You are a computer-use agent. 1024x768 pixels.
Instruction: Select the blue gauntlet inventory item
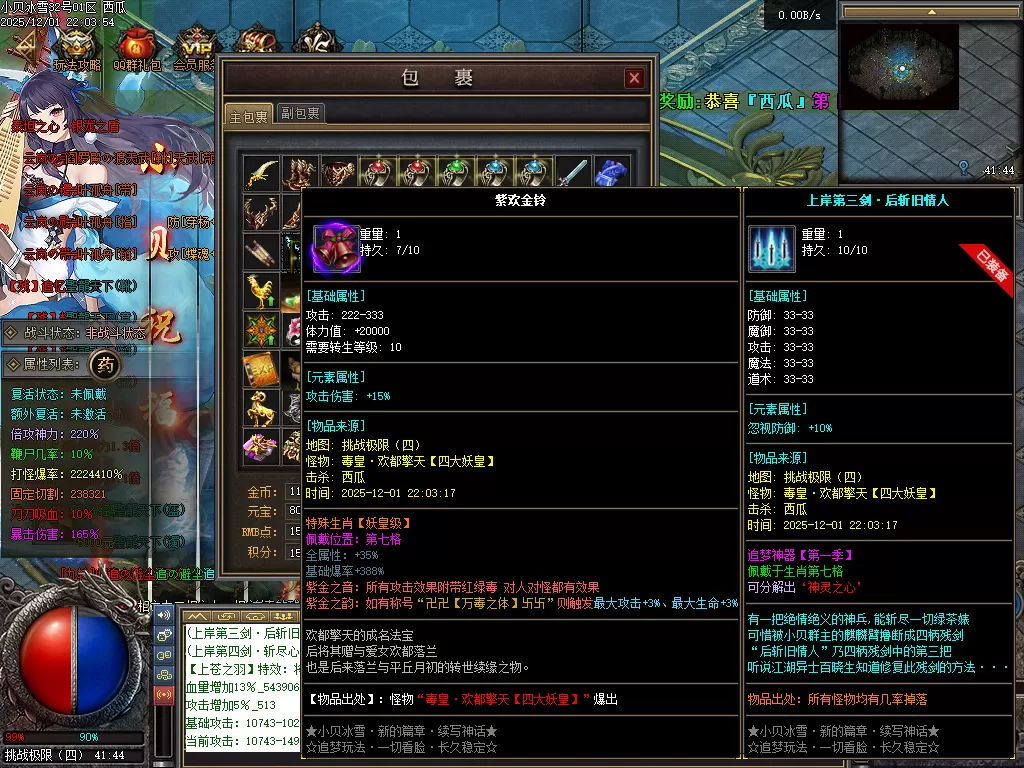point(610,174)
